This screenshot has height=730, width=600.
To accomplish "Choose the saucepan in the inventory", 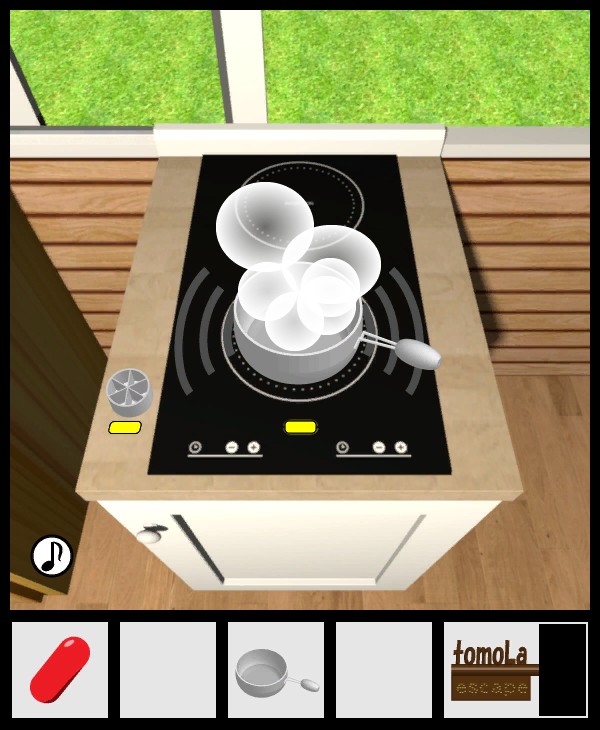I will [276, 670].
